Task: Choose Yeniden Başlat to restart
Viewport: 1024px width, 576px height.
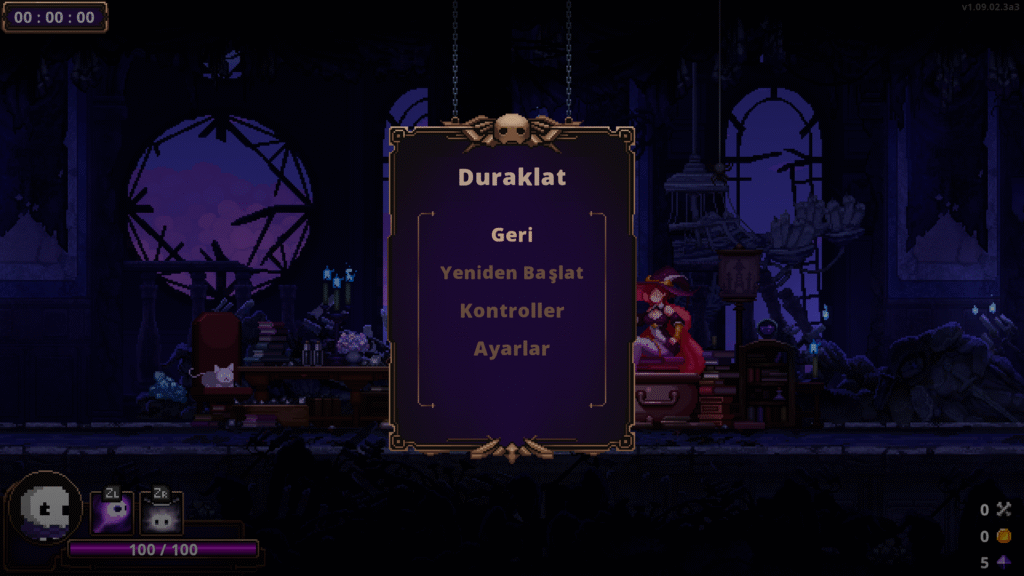Action: pyautogui.click(x=511, y=272)
